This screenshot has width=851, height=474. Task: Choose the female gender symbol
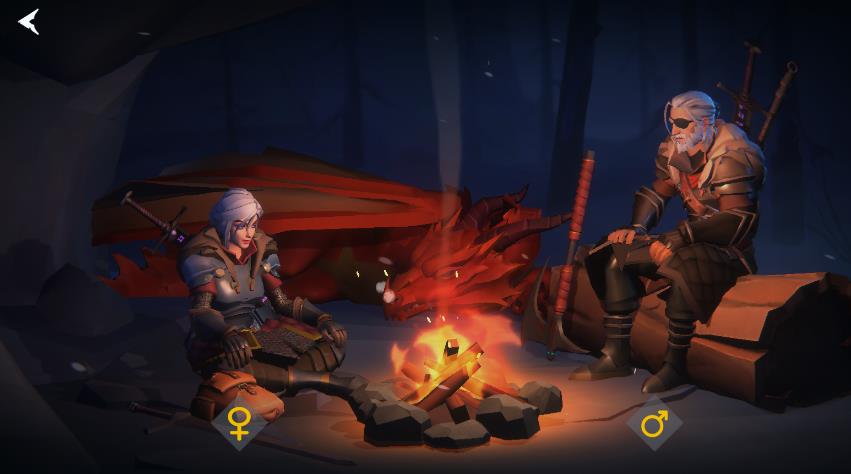coord(239,422)
